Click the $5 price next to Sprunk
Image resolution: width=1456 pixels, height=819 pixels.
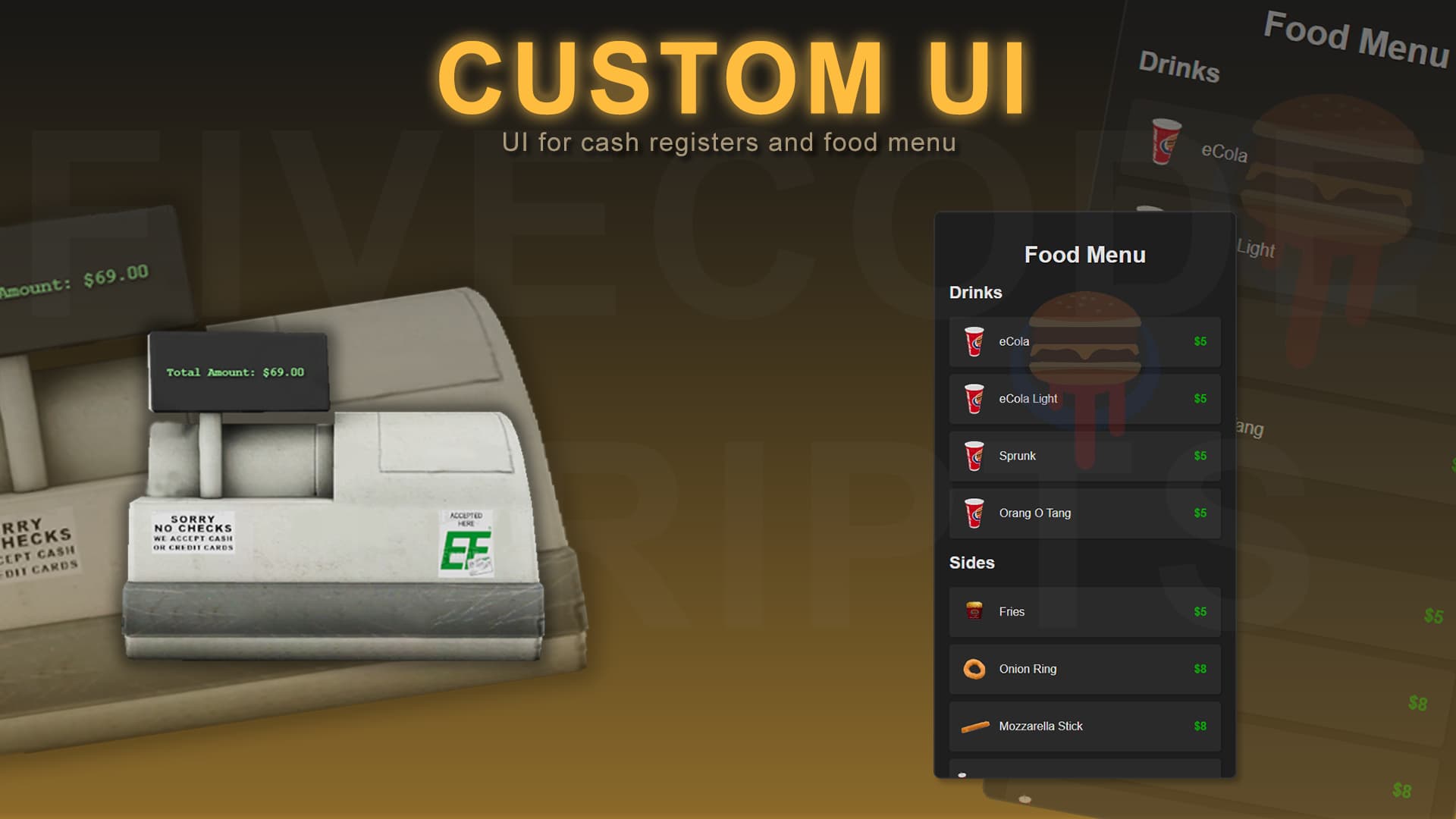[1200, 456]
